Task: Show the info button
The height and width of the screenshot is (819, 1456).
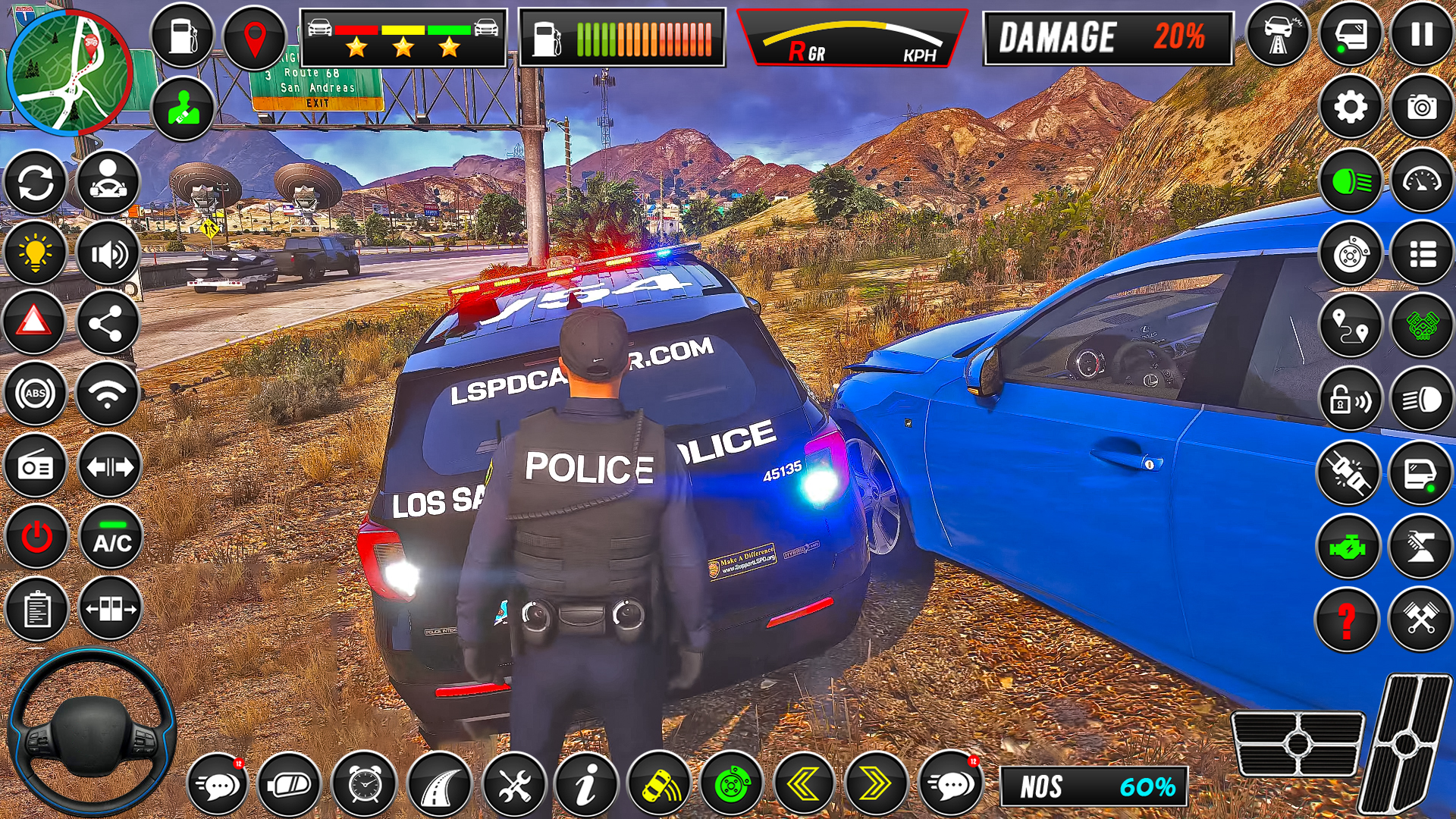Action: (585, 785)
